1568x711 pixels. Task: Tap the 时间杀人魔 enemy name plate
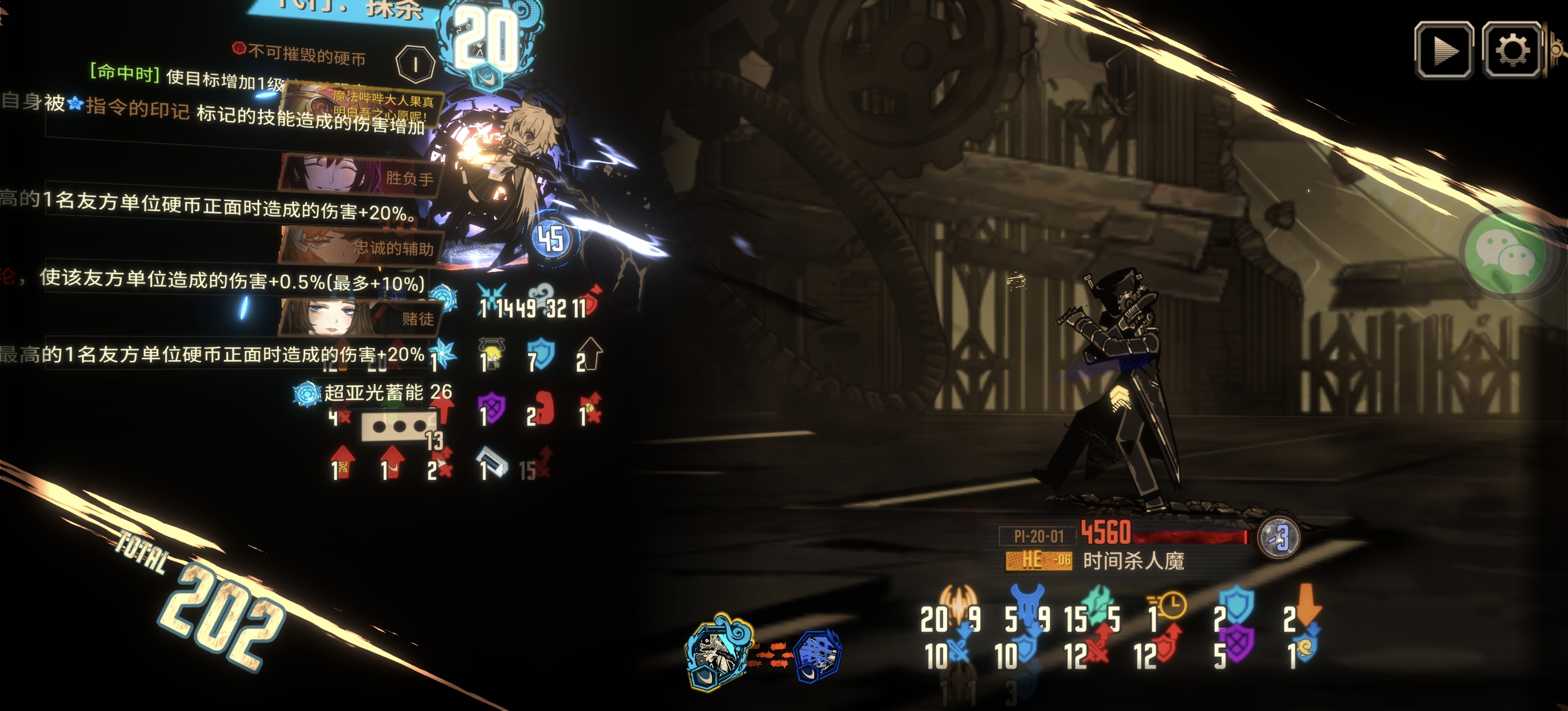click(x=1132, y=561)
